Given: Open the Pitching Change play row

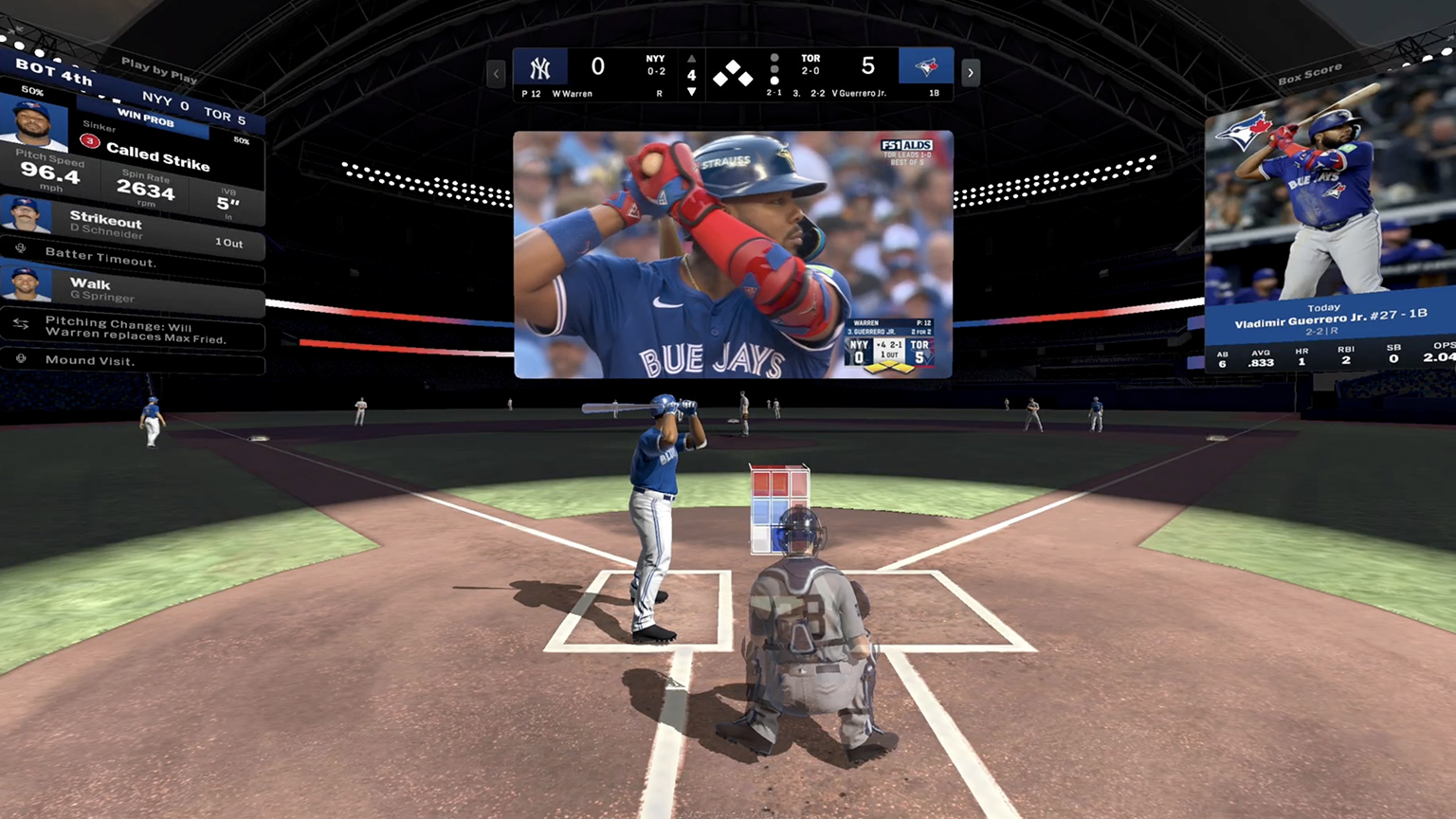Looking at the screenshot, I should (133, 330).
